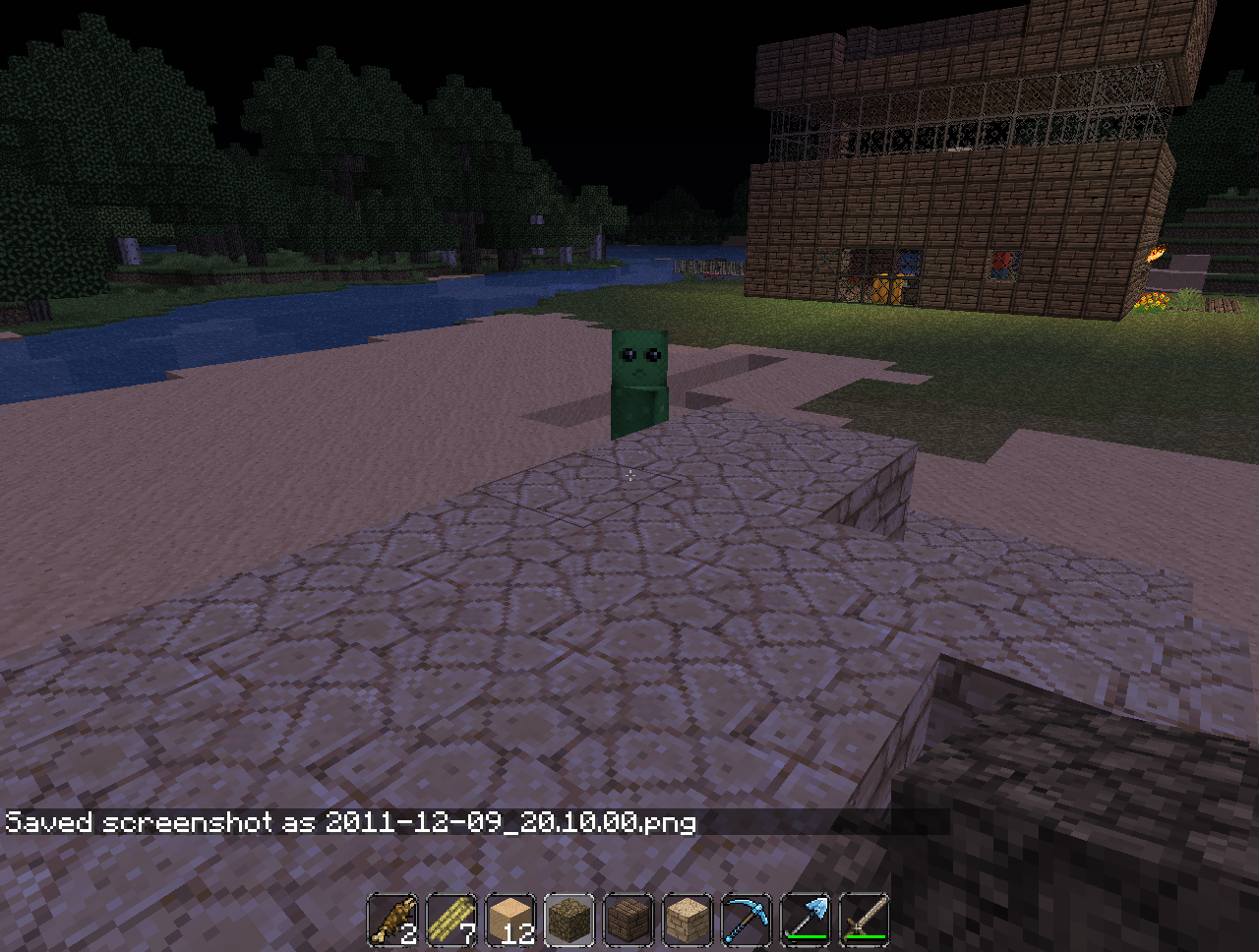
Task: Select the cooked fish hotbar slot
Action: [392, 921]
